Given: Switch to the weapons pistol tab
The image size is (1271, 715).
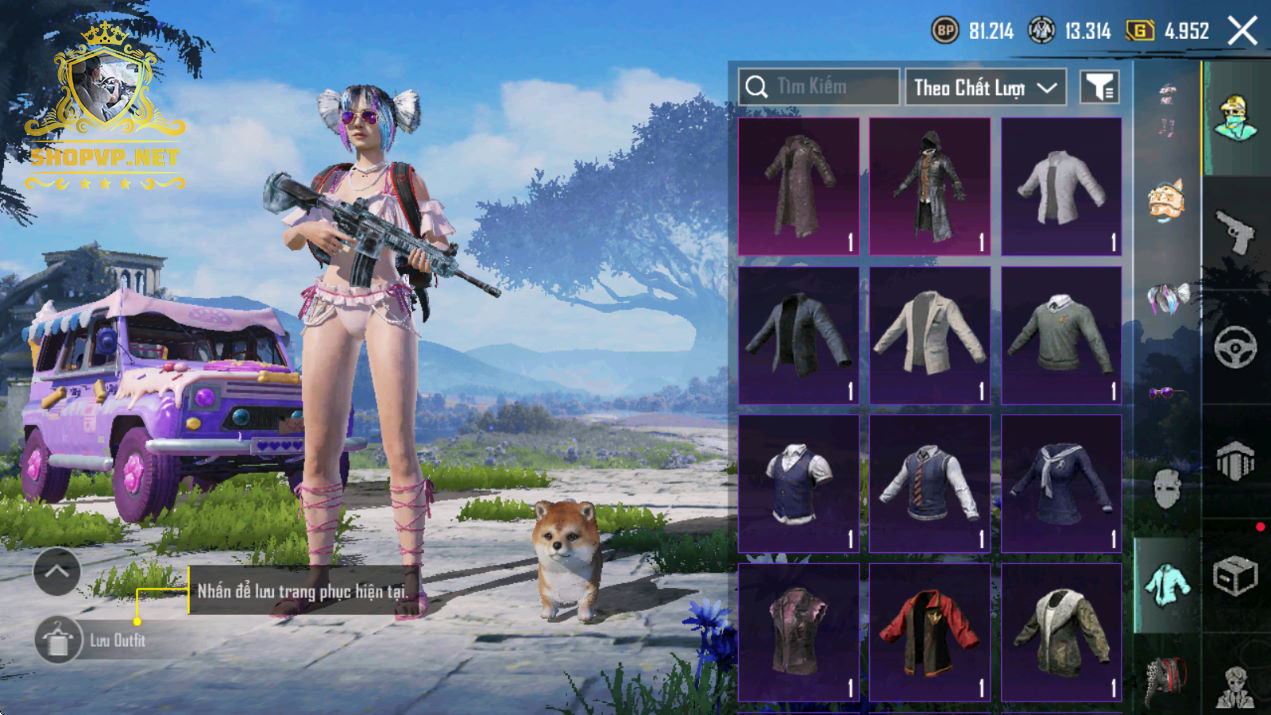Looking at the screenshot, I should 1236,232.
